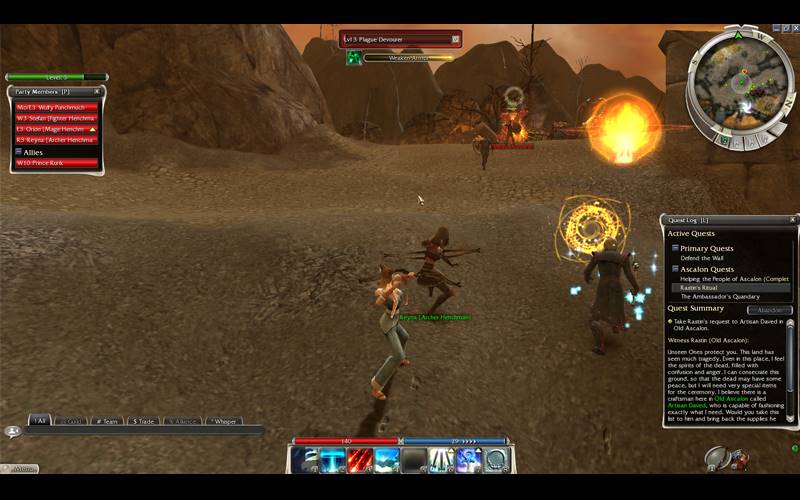Viewport: 800px width, 500px height.
Task: Close the Party Members window
Action: click(x=98, y=92)
